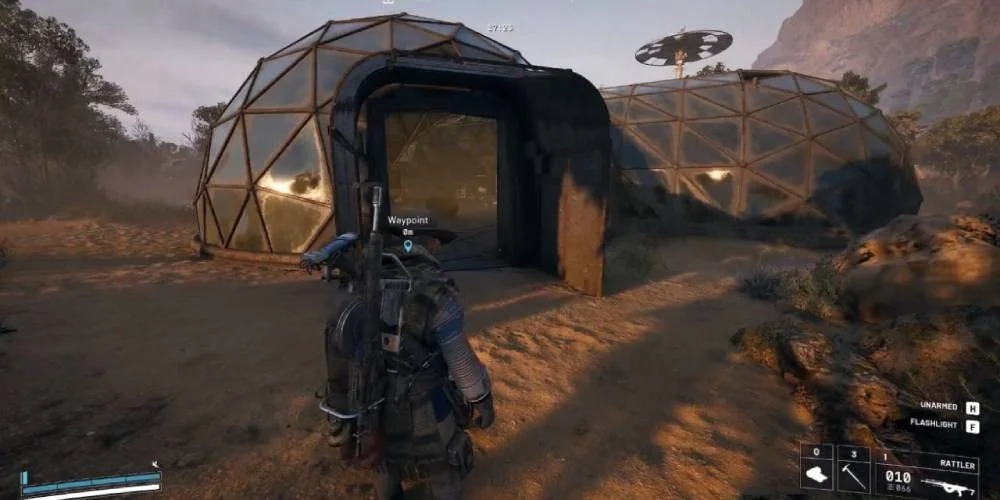Select the bandage item slot
Viewport: 1000px width, 500px height.
point(816,470)
